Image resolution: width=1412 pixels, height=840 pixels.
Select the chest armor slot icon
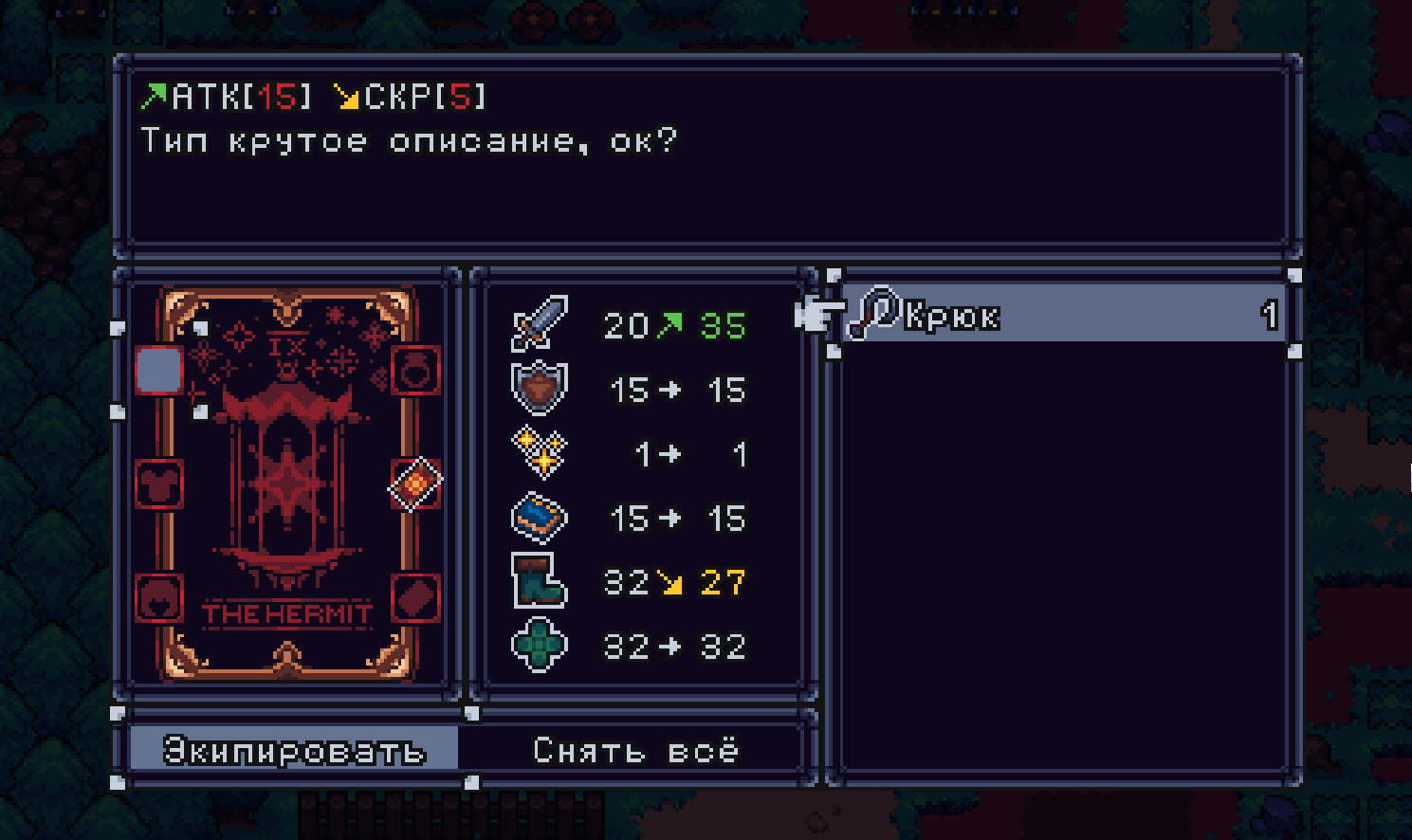159,484
